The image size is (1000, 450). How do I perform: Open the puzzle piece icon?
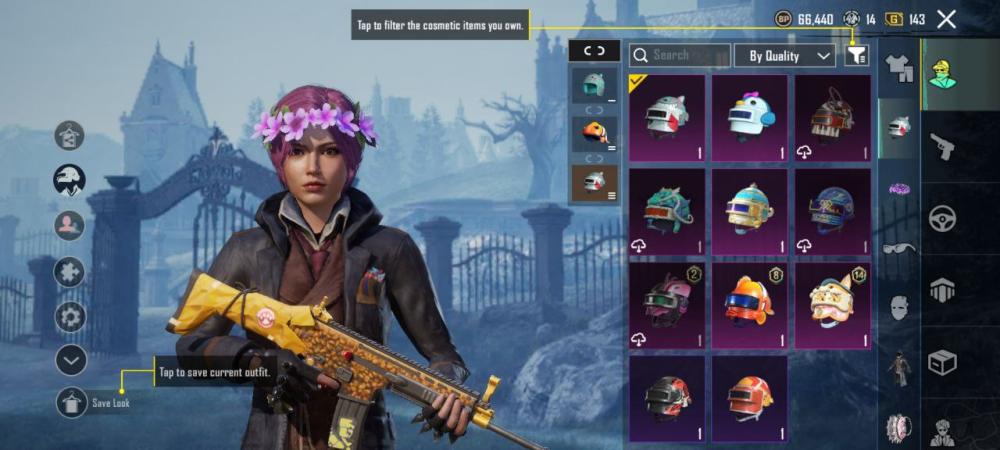point(70,272)
